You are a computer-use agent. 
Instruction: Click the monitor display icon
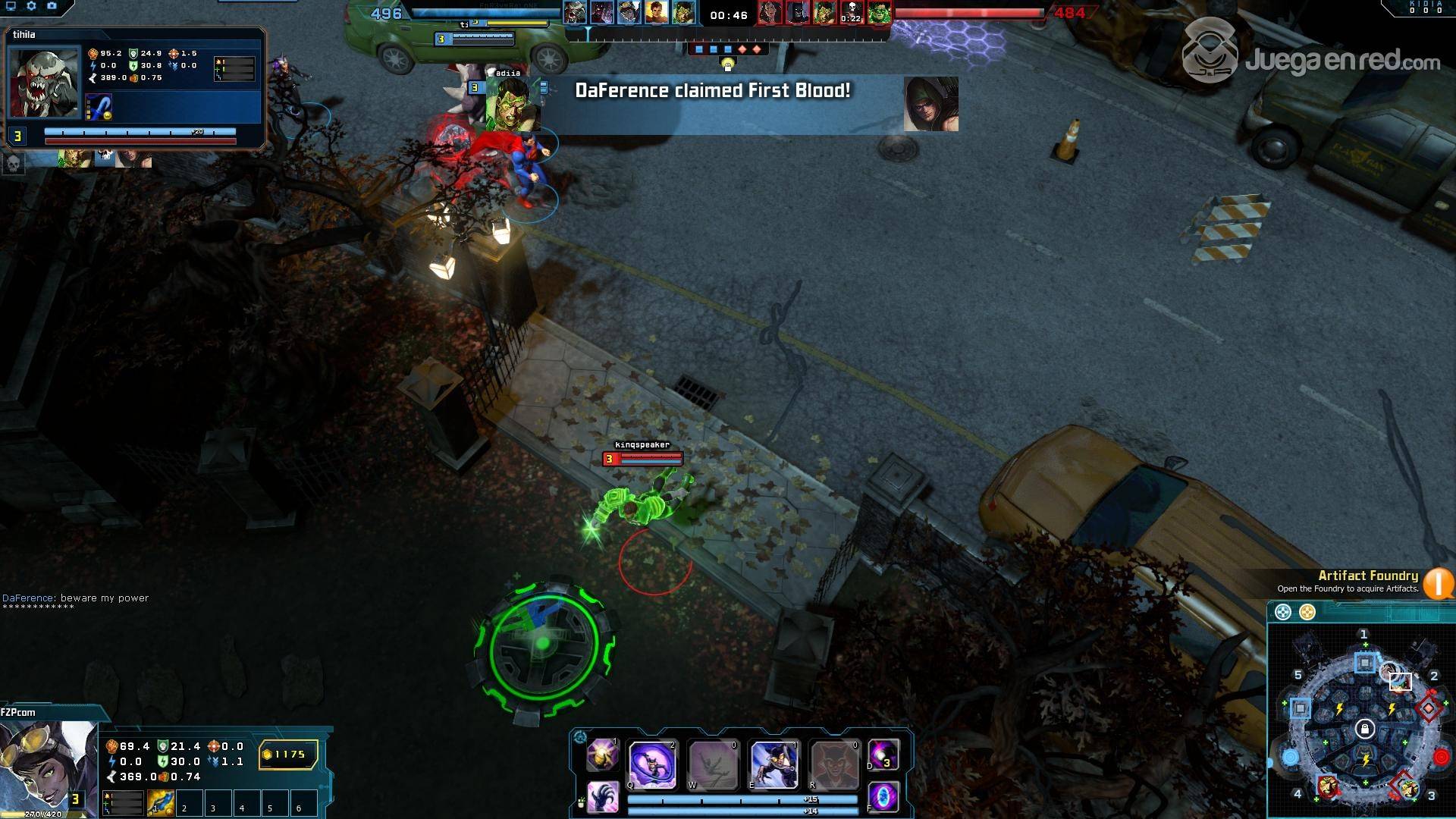point(11,6)
